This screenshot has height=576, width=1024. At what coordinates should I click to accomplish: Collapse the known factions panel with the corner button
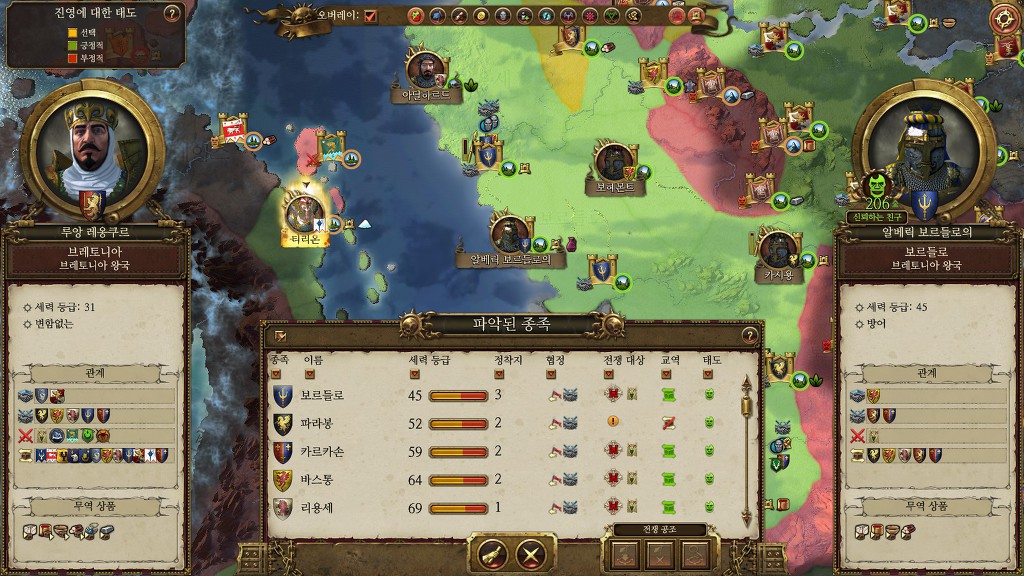[280, 336]
